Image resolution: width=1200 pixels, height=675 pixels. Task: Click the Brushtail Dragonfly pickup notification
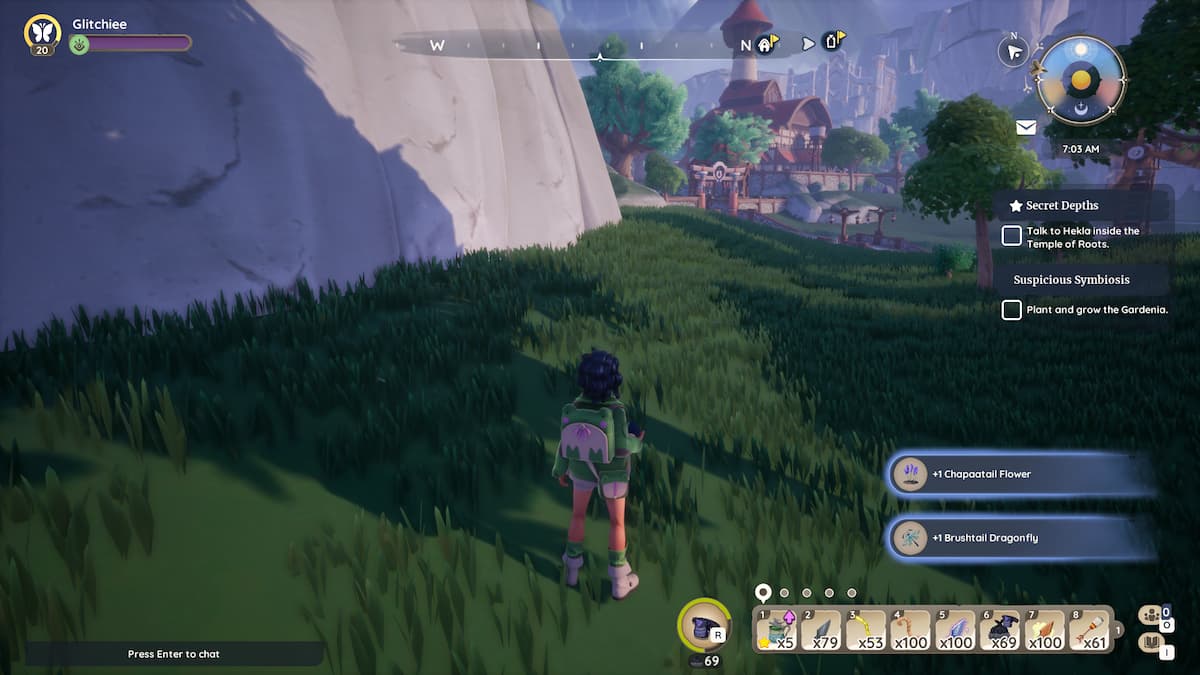tap(1020, 538)
